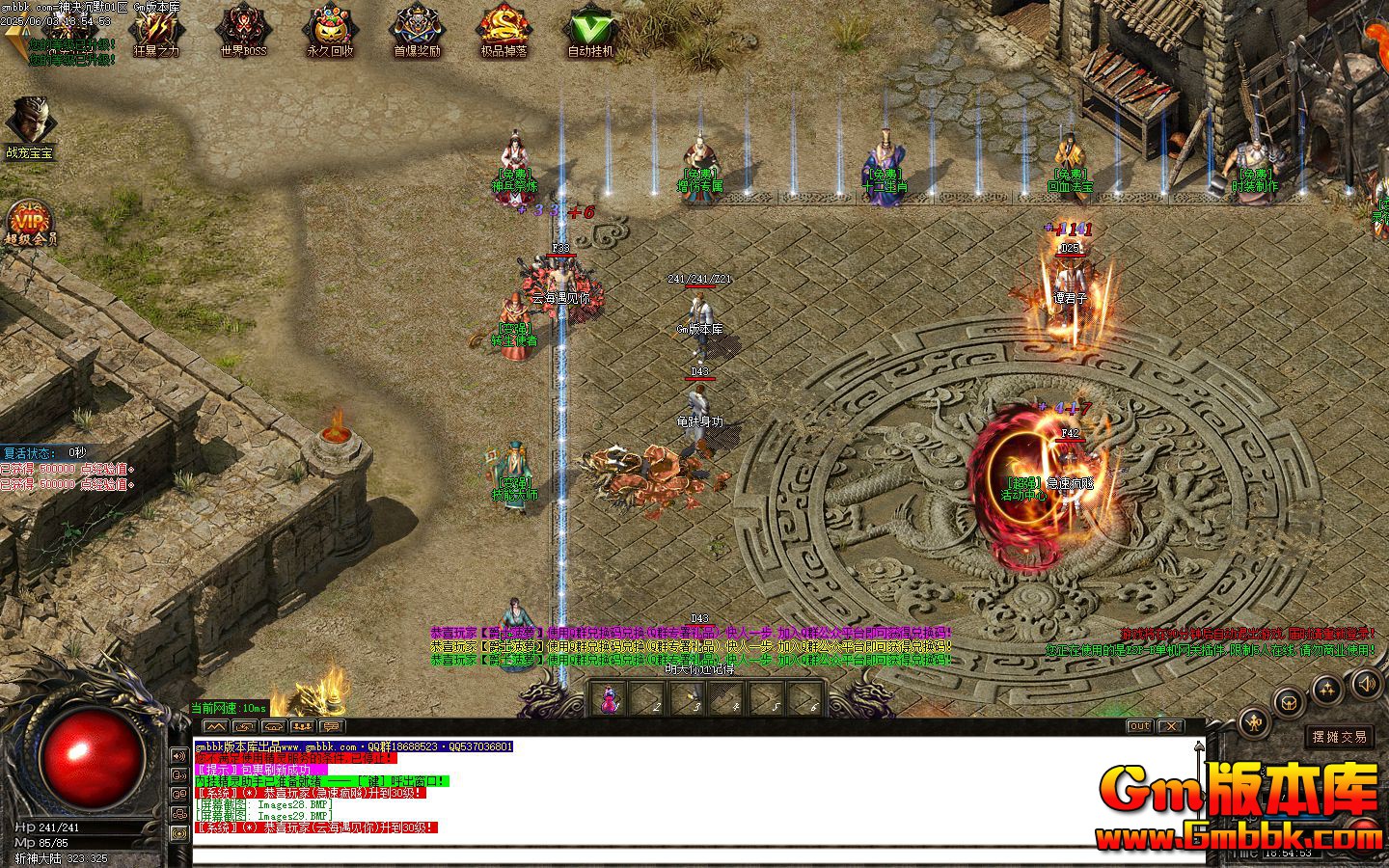Screen dimensions: 1389x868
Task: Open the inventory bag icon at bottom right
Action: coord(1289,702)
